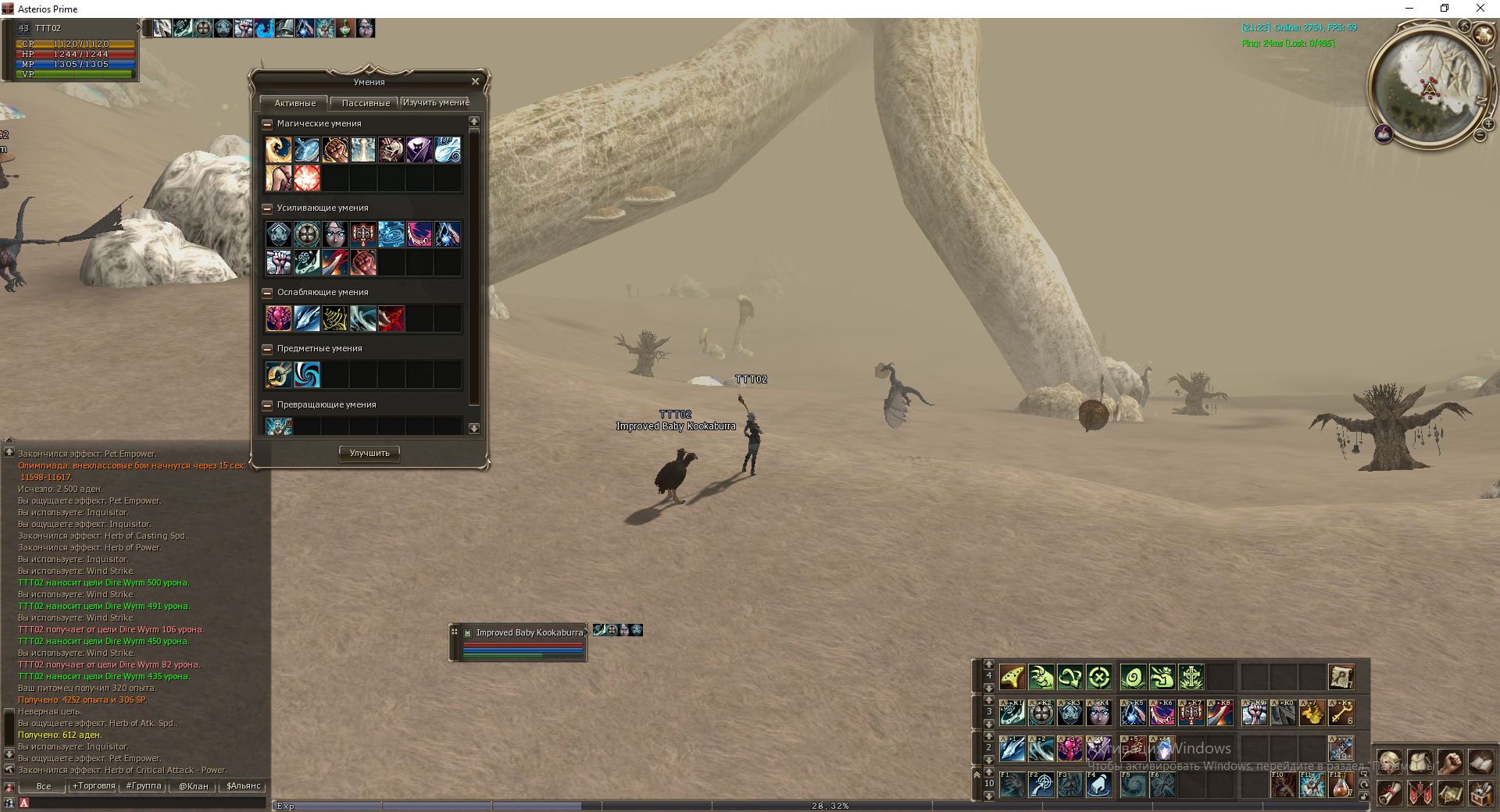1500x812 pixels.
Task: Open the inventory backpack icon
Action: pyautogui.click(x=1420, y=762)
